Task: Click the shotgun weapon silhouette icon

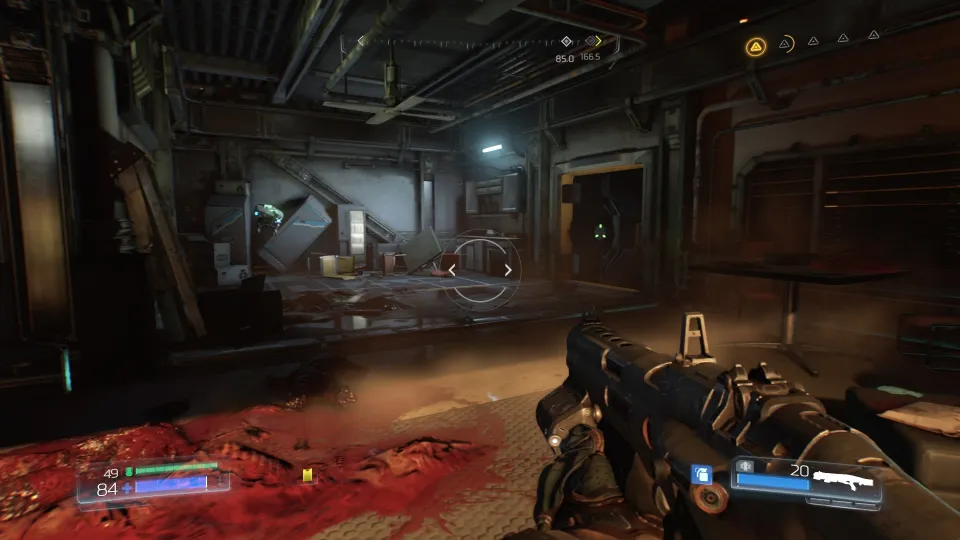Action: [x=844, y=481]
